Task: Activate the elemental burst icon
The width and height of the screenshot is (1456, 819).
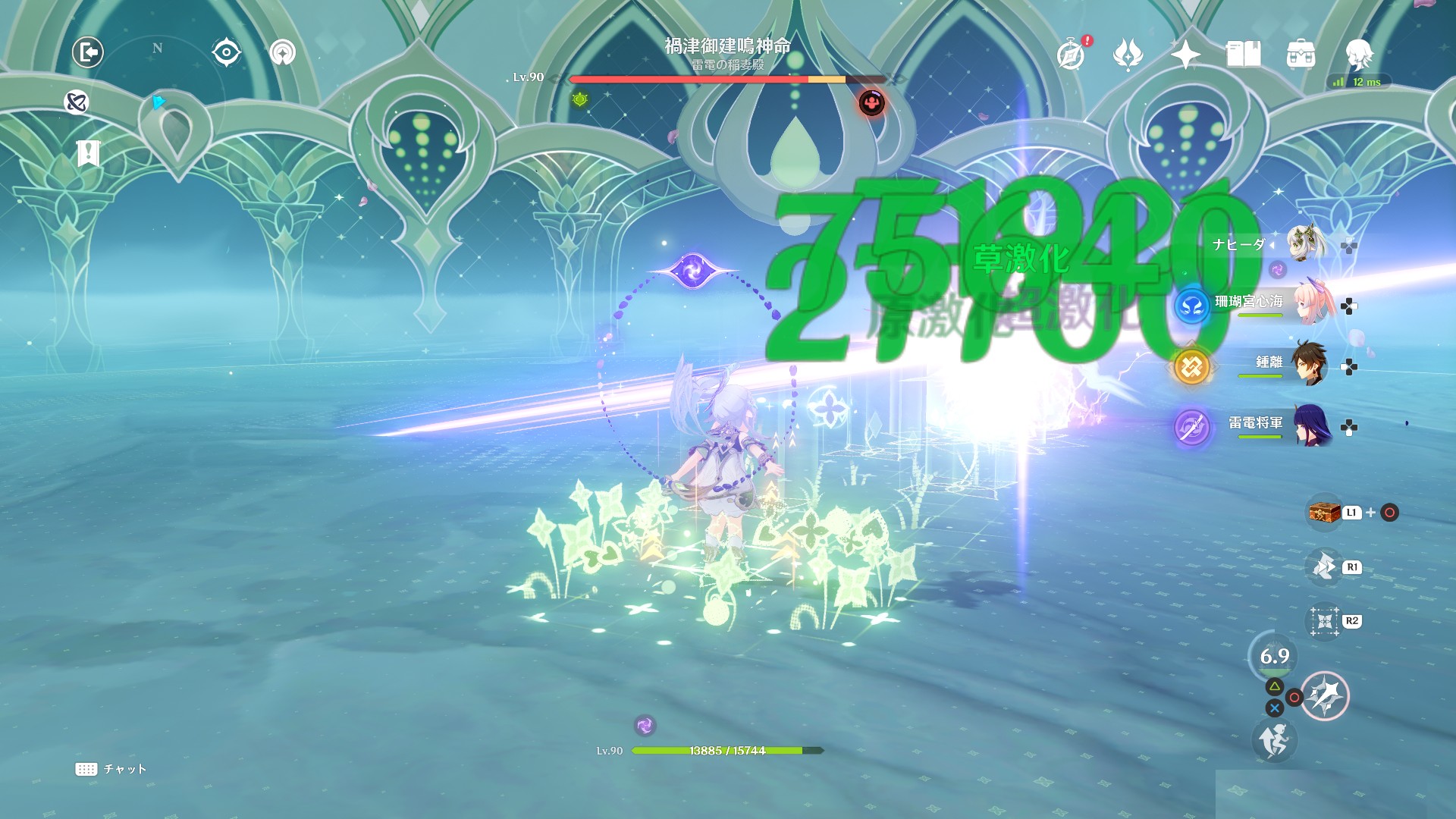Action: (x=1325, y=695)
